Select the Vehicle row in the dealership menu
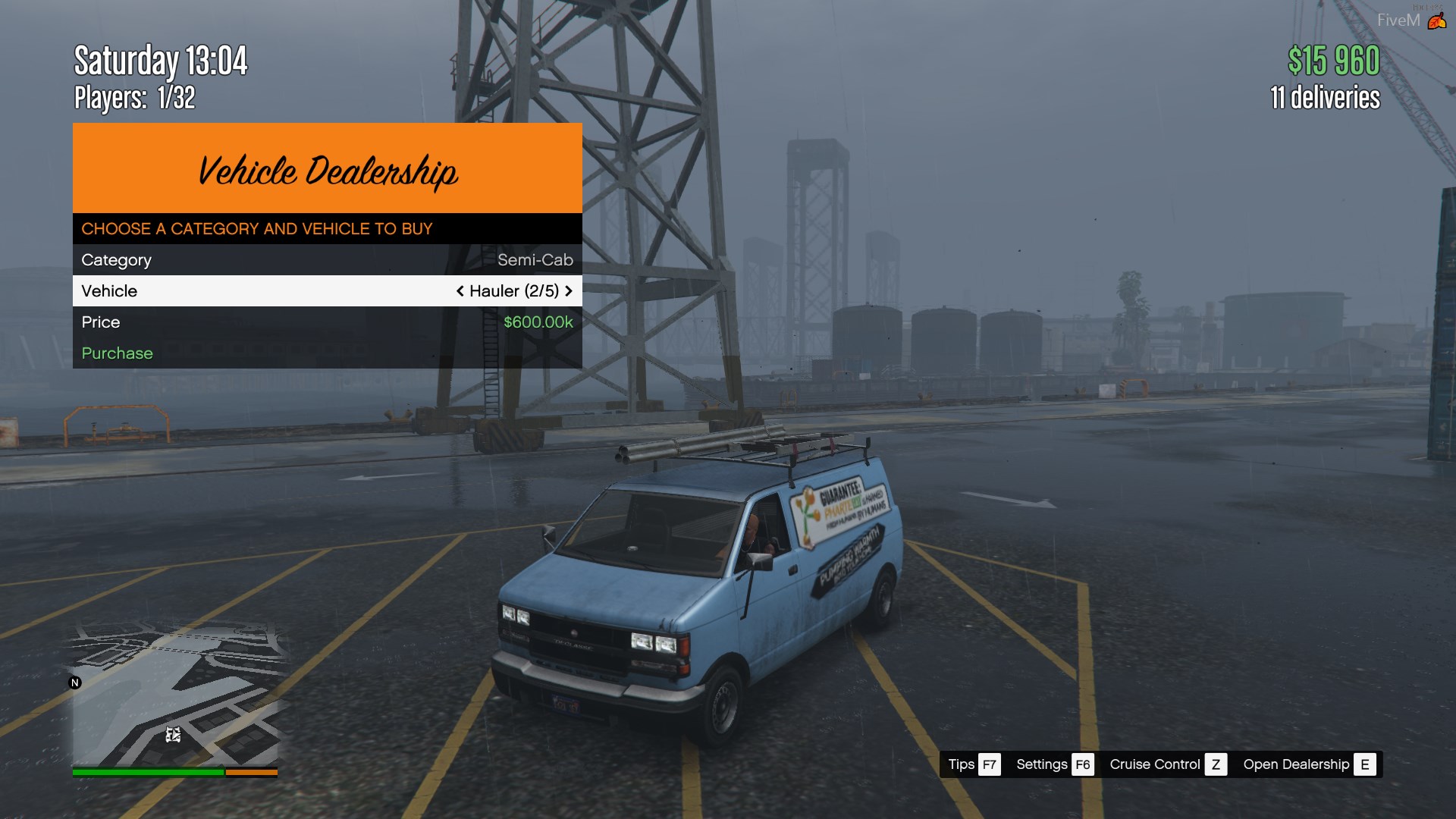Image resolution: width=1456 pixels, height=819 pixels. tap(327, 291)
